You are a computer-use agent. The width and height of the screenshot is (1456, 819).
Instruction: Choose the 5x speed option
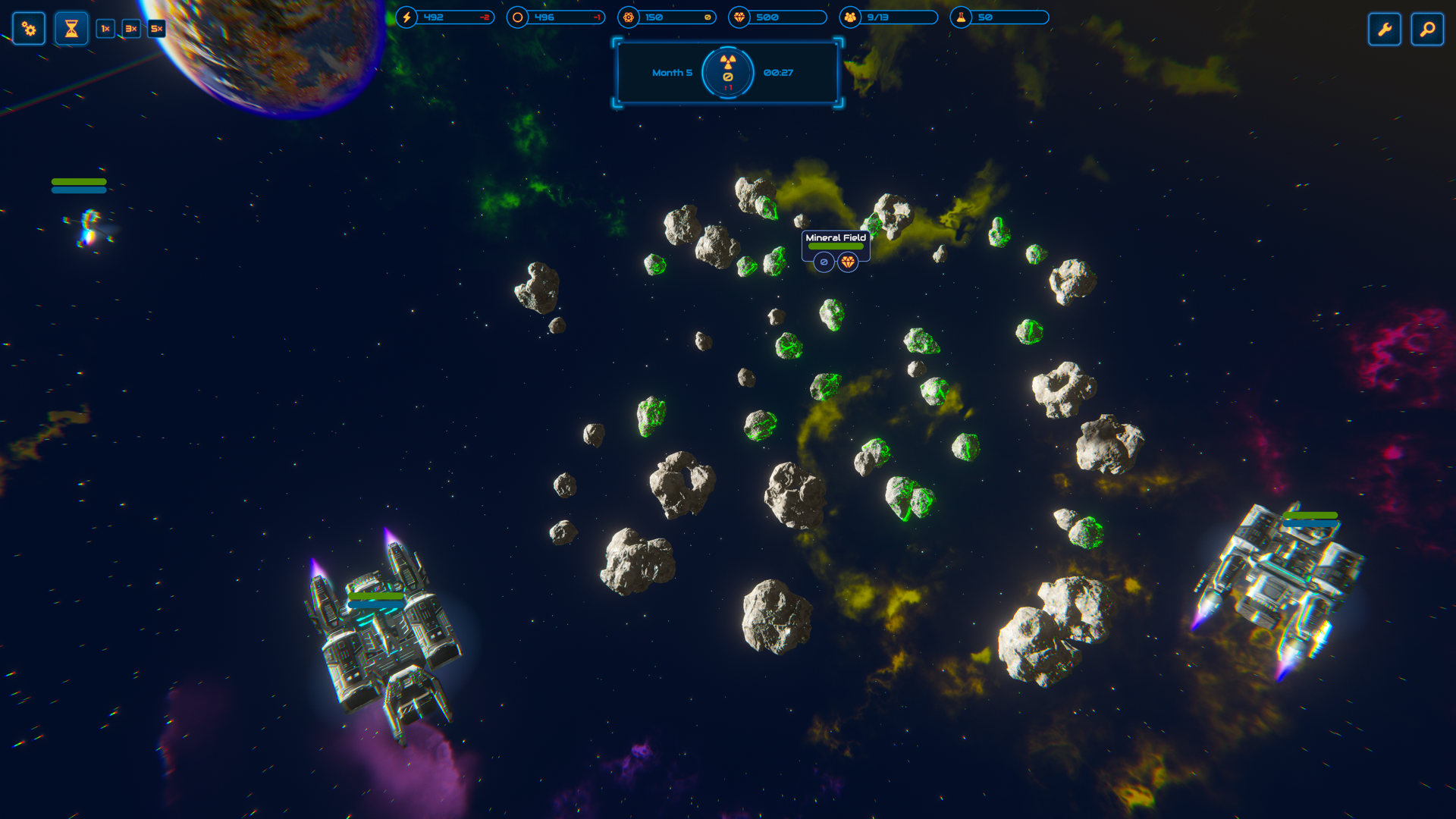coord(156,29)
